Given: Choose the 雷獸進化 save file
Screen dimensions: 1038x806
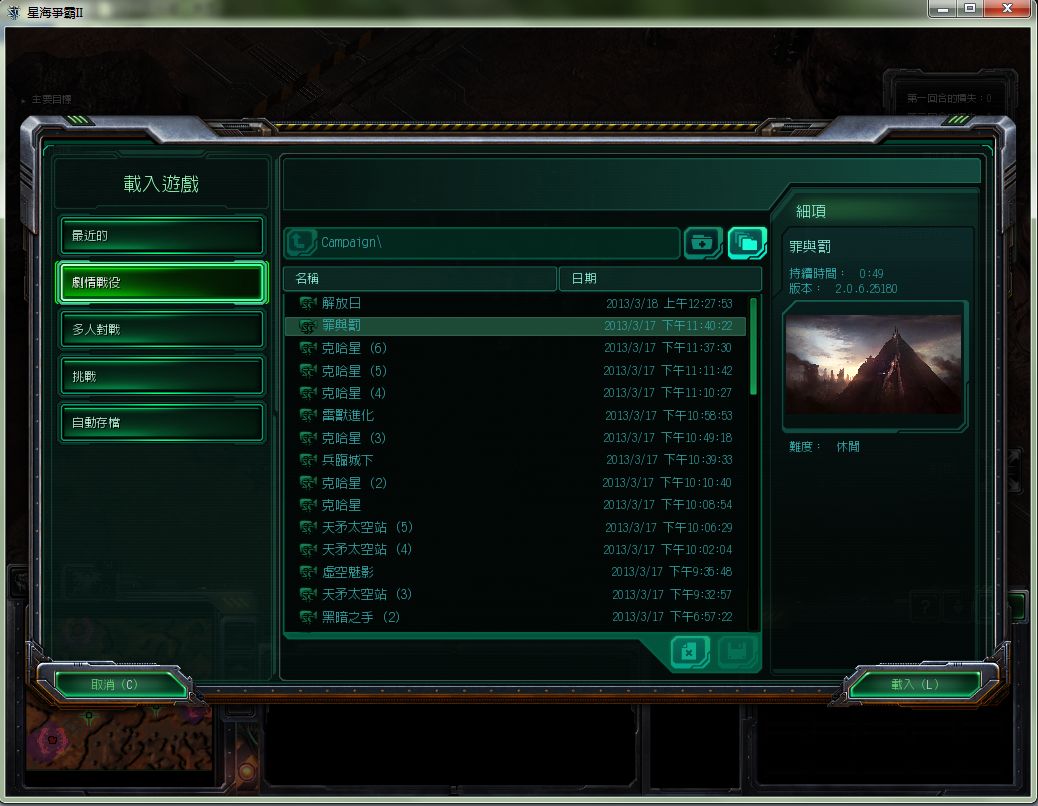Looking at the screenshot, I should [516, 415].
